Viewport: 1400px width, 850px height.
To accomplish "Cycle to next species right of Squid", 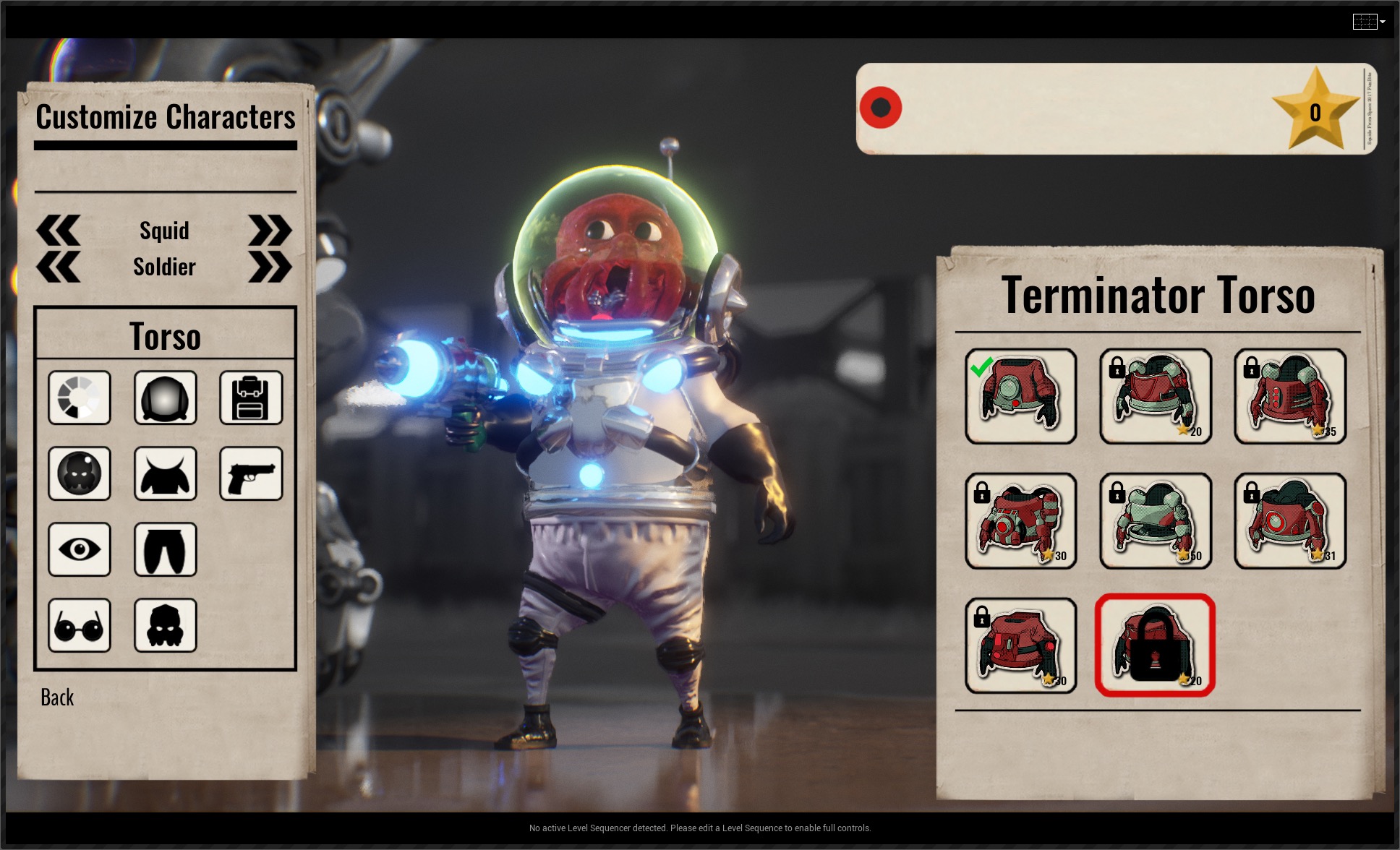I will click(x=270, y=231).
